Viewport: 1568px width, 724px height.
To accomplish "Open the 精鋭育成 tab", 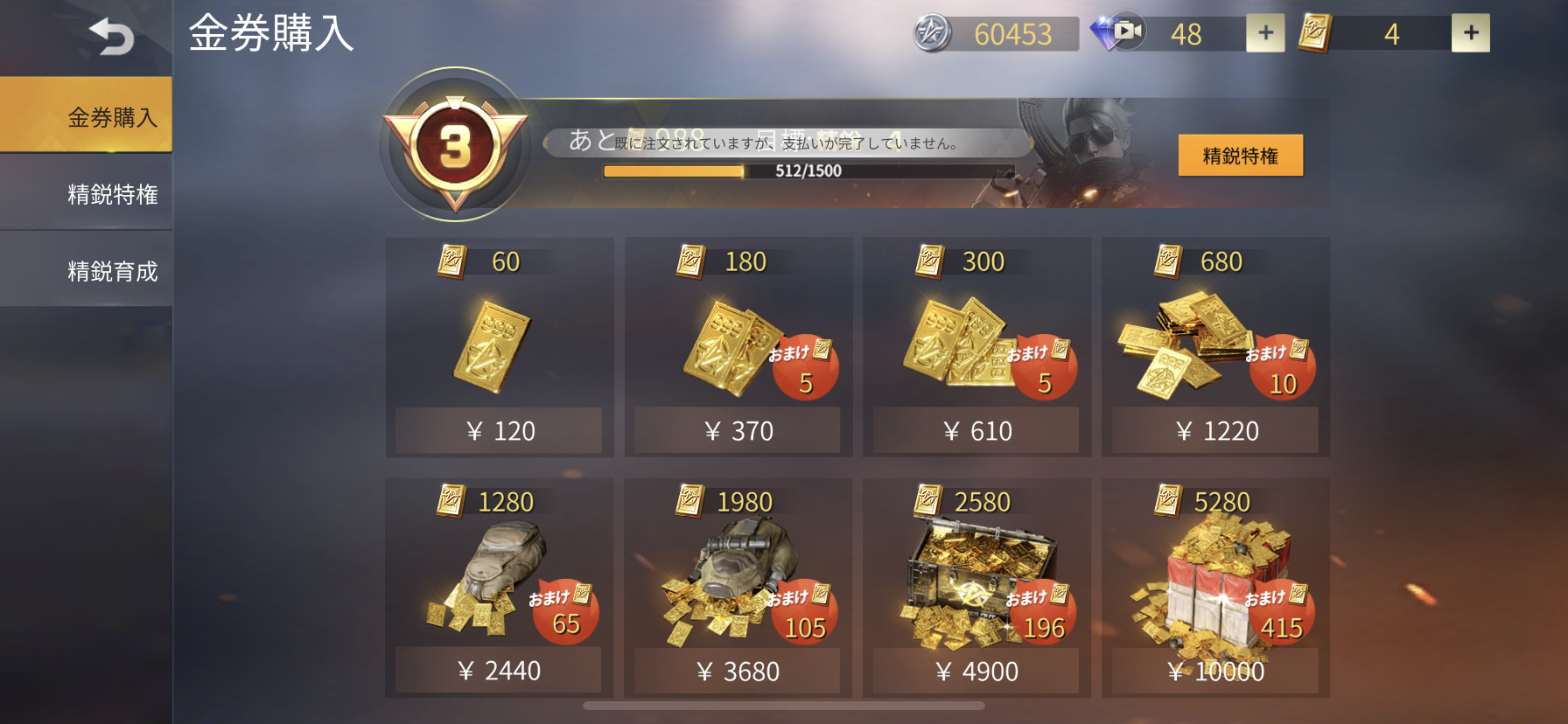I will coord(87,270).
